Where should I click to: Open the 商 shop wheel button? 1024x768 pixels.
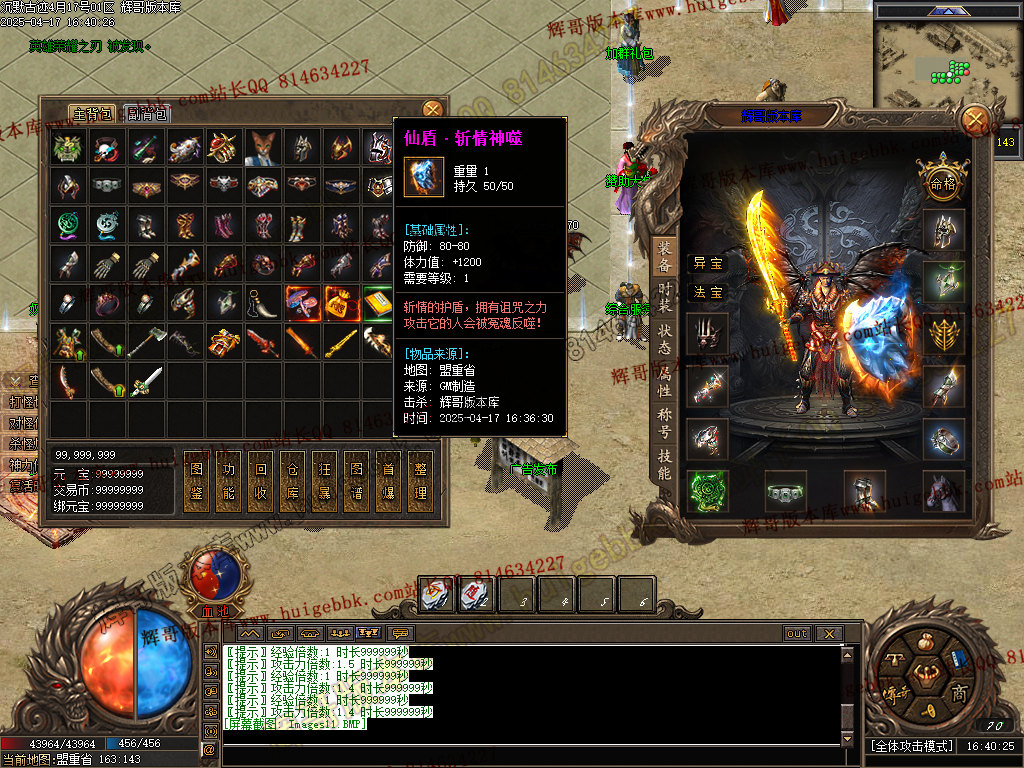pyautogui.click(x=958, y=693)
